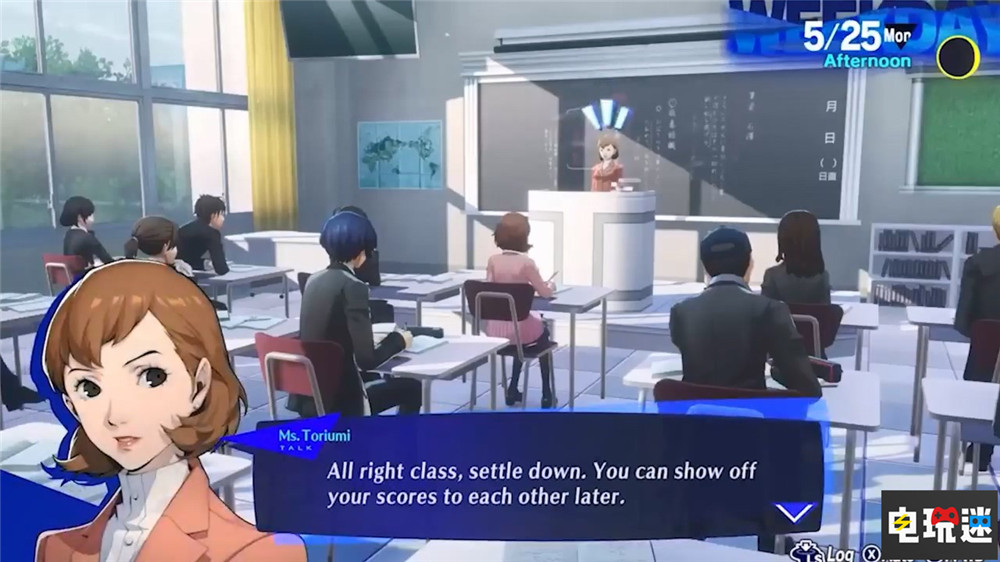Advance dialogue with the down arrow

[x=794, y=514]
